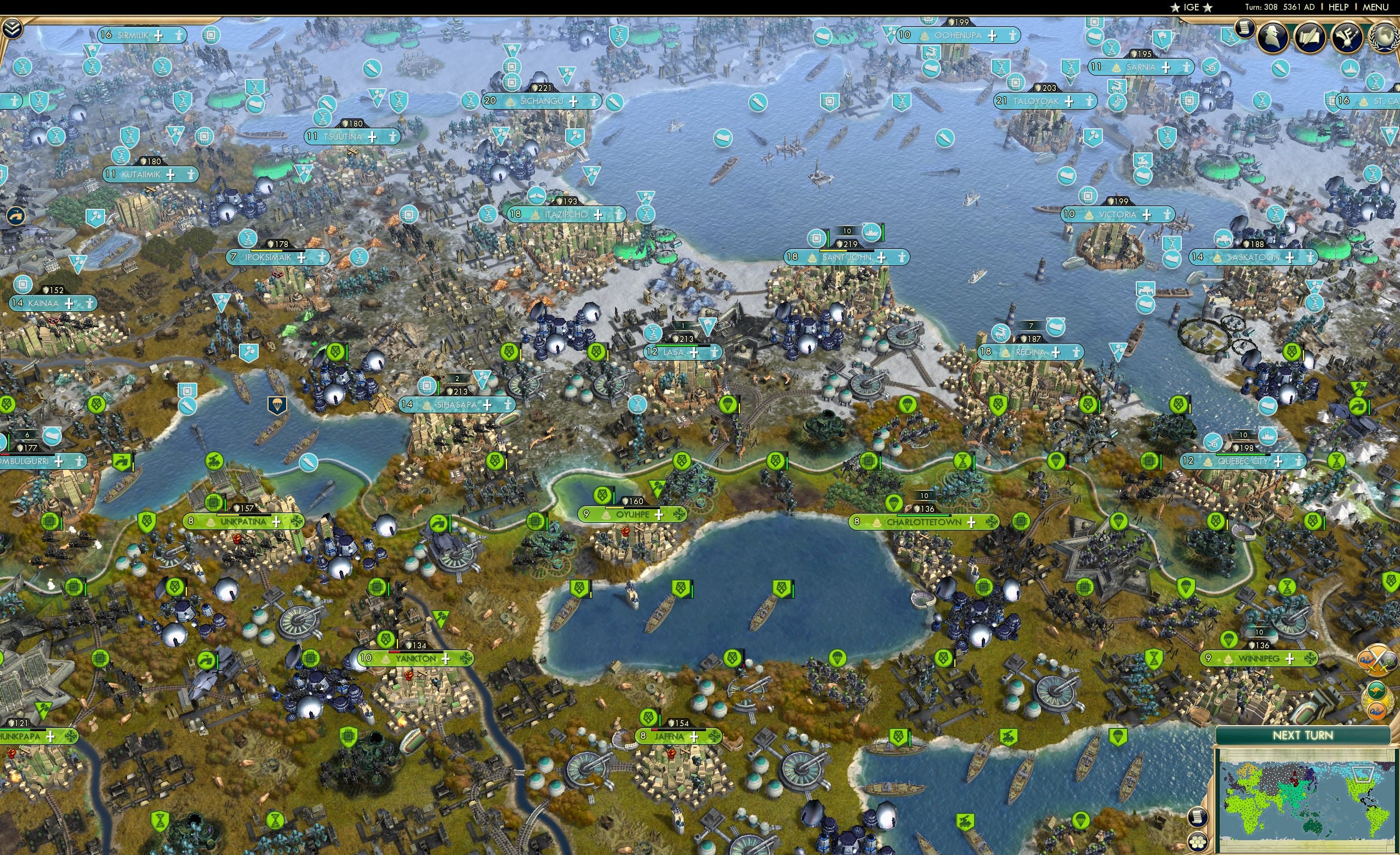Expand Quebec City's banner with its plus button
The width and height of the screenshot is (1400, 855).
click(1278, 463)
